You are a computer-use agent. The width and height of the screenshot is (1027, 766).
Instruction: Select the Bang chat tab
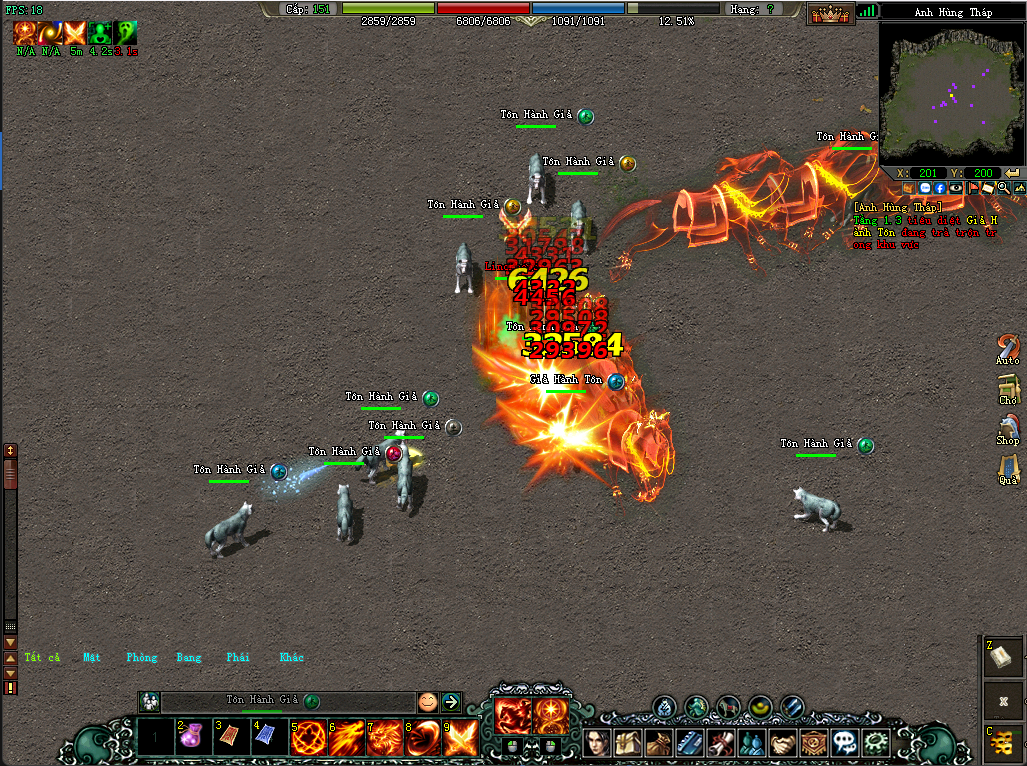(x=189, y=657)
